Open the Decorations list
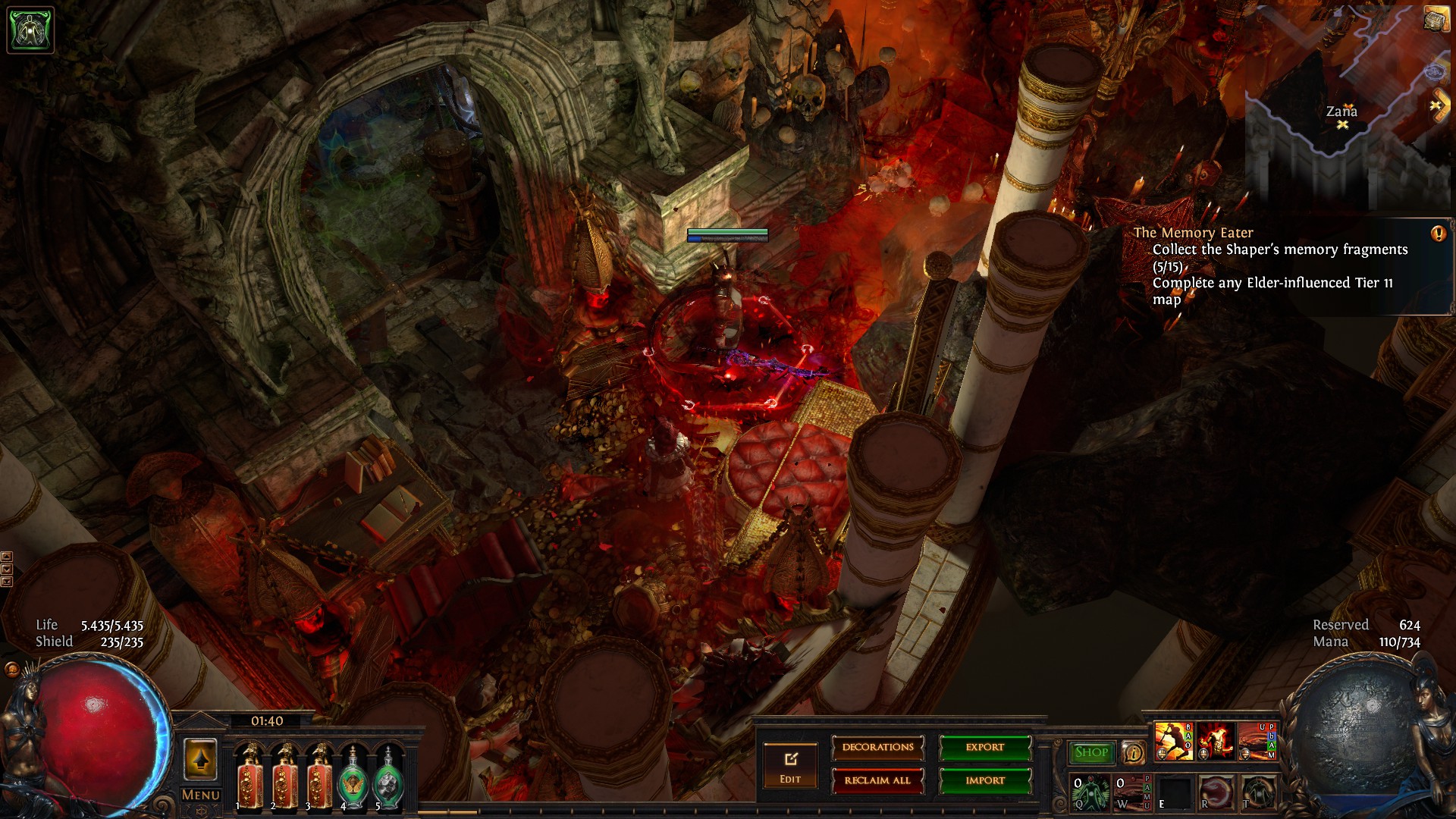This screenshot has width=1456, height=819. pyautogui.click(x=877, y=748)
